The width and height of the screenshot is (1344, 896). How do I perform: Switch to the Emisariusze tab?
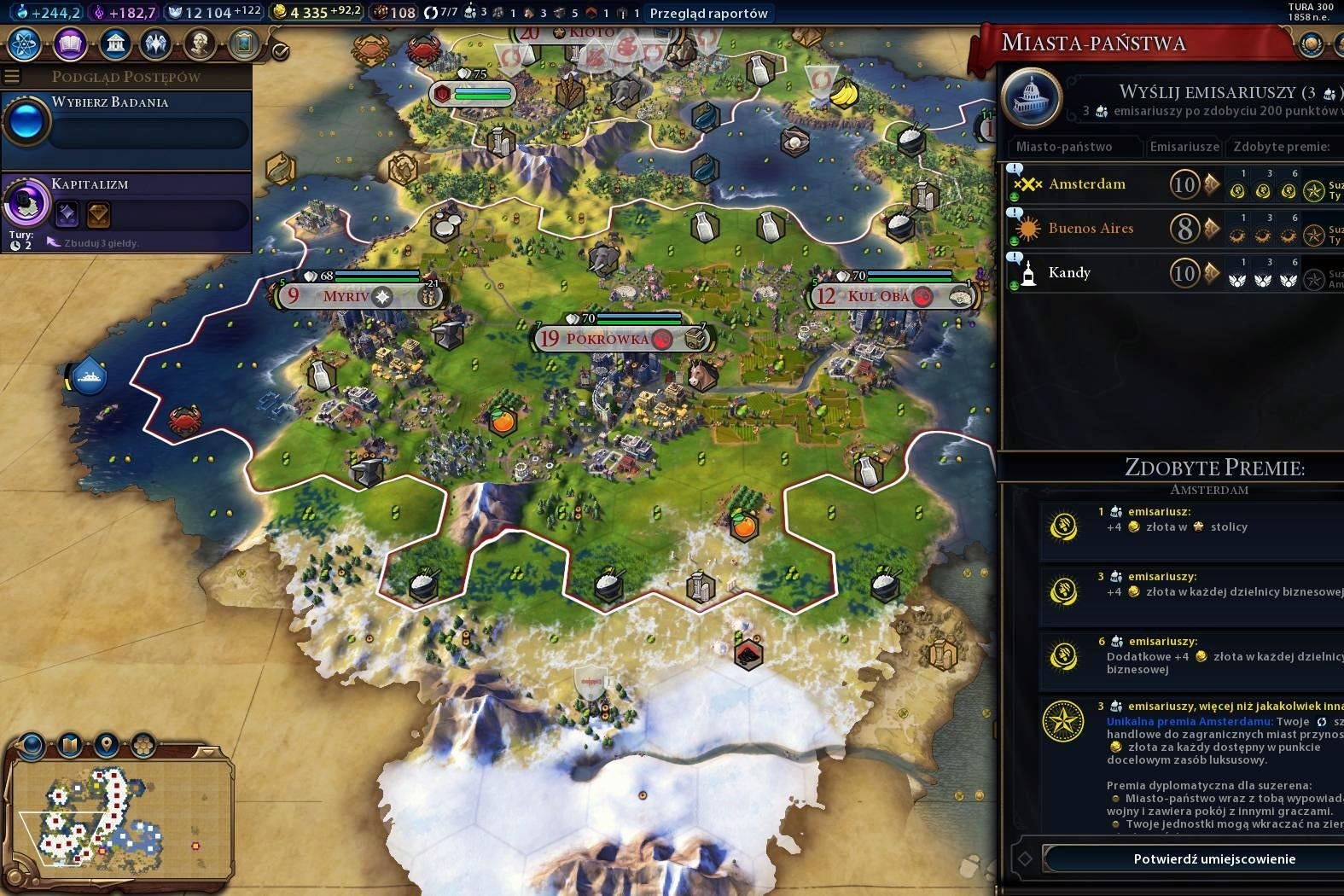[x=1184, y=147]
